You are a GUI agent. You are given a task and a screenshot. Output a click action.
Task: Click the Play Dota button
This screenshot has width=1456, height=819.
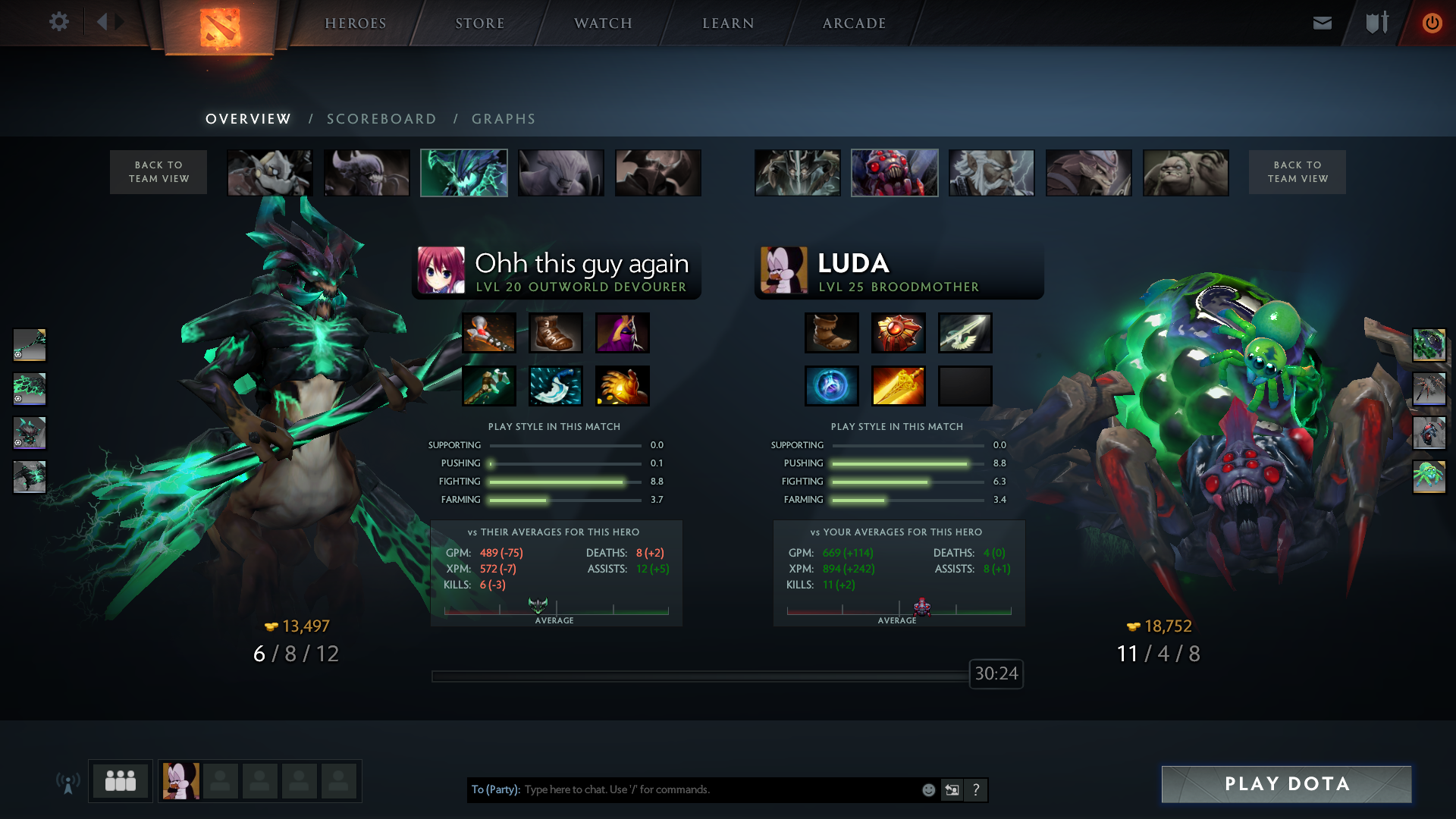click(x=1287, y=784)
